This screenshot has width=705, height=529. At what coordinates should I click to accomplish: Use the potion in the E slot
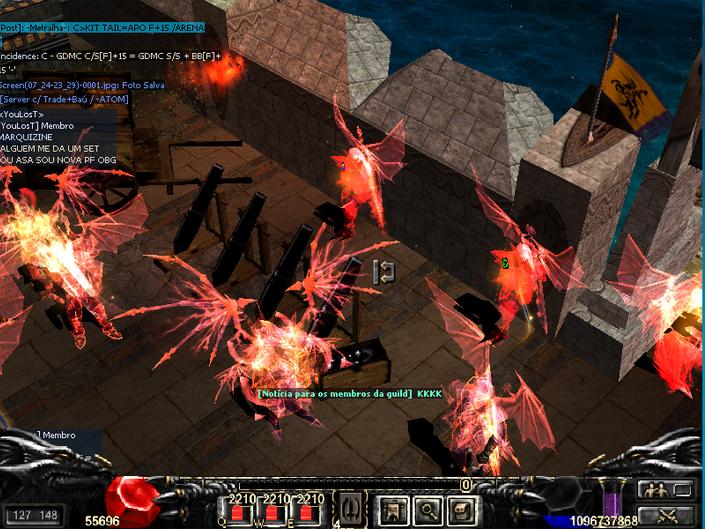click(x=309, y=512)
